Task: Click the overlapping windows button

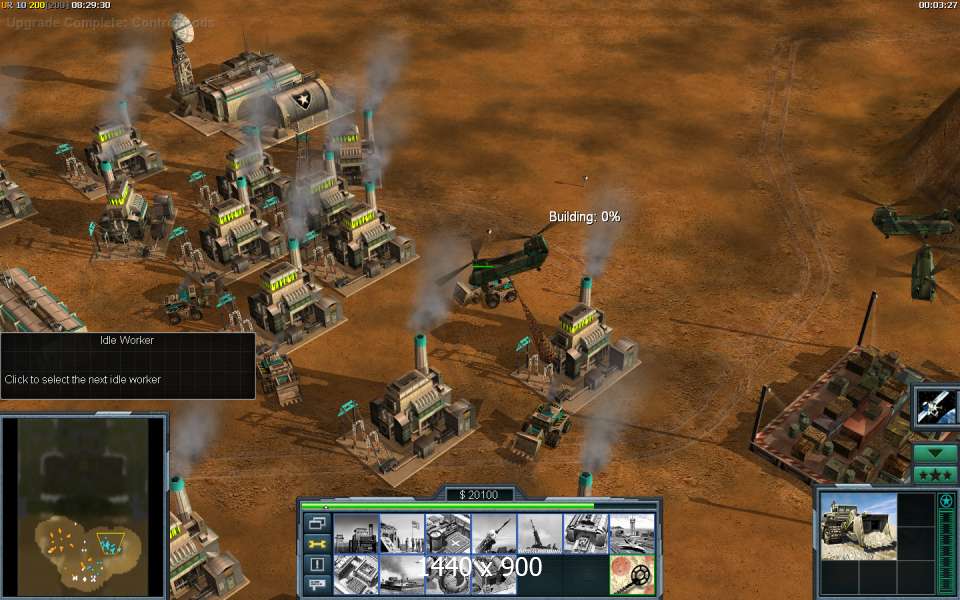Action: pyautogui.click(x=317, y=522)
